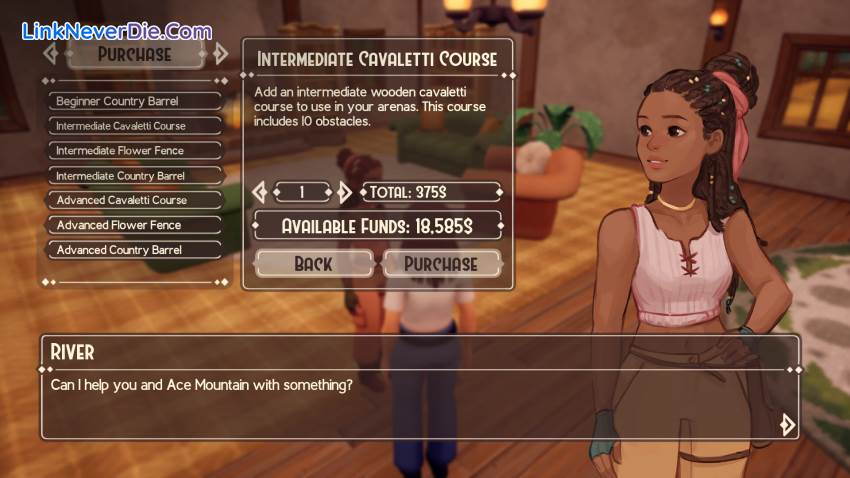Choose the Intermediate Cavaletti Course entry

(x=134, y=126)
